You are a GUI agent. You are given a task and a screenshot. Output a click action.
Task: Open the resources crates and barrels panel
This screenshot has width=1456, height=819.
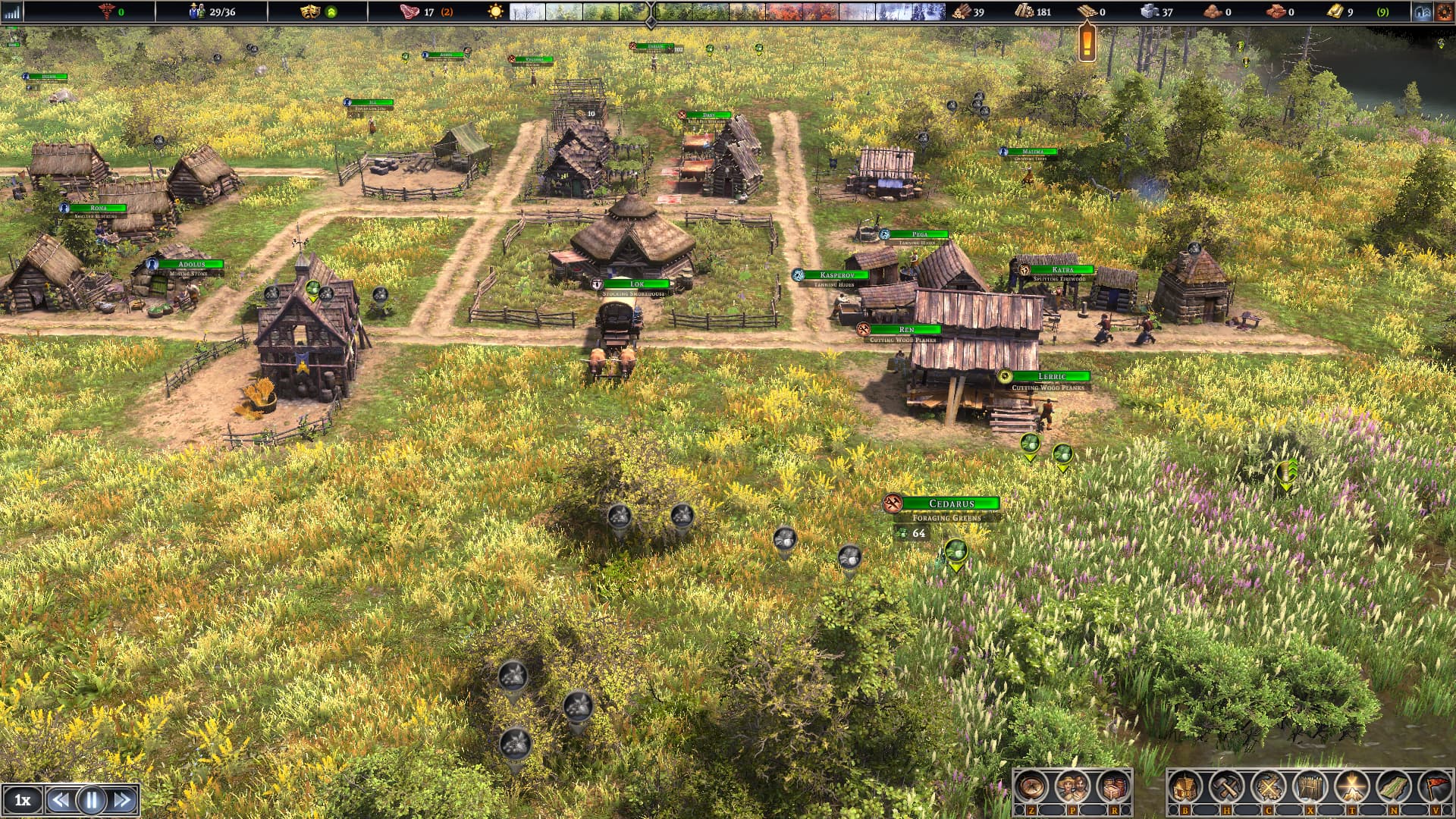pos(1113,788)
